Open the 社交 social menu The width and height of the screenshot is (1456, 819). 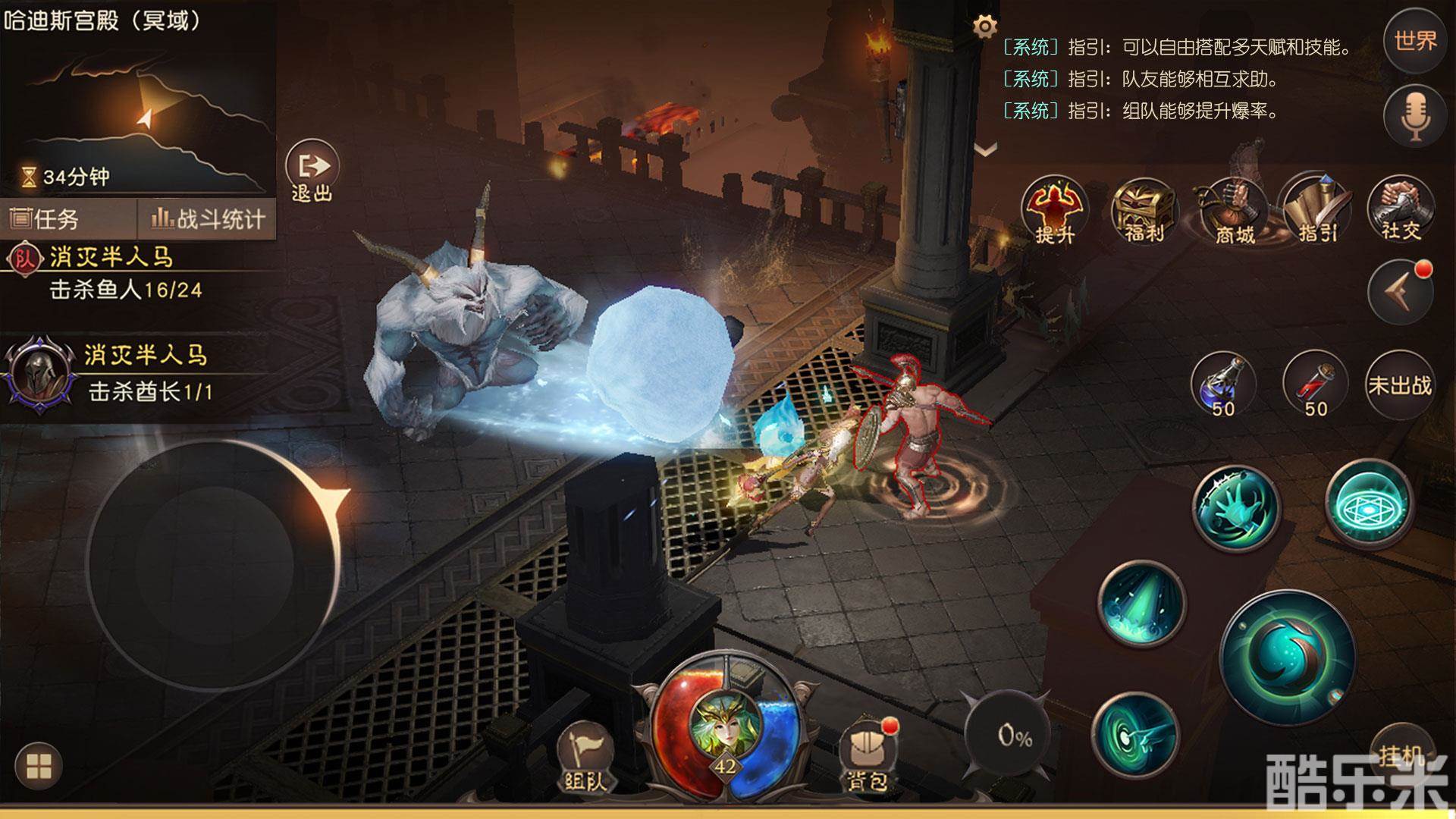1400,209
